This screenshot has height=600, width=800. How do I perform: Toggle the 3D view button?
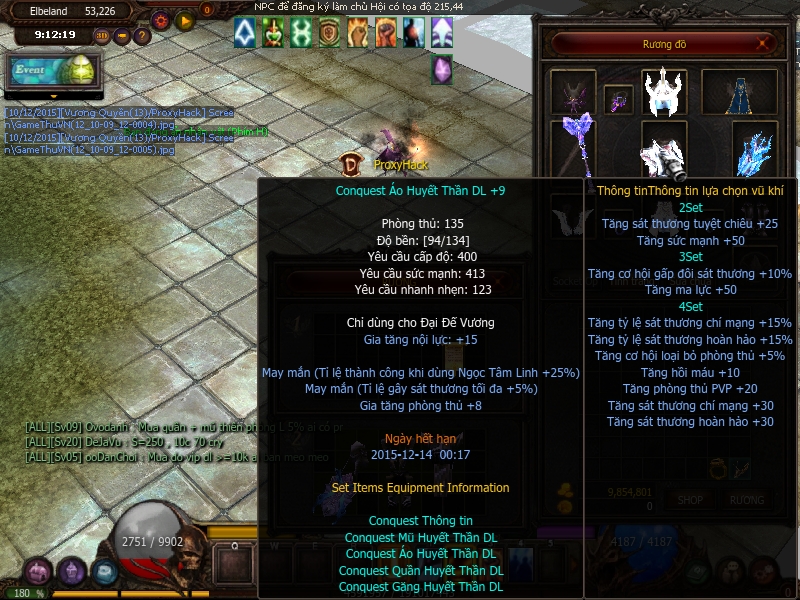tap(102, 36)
